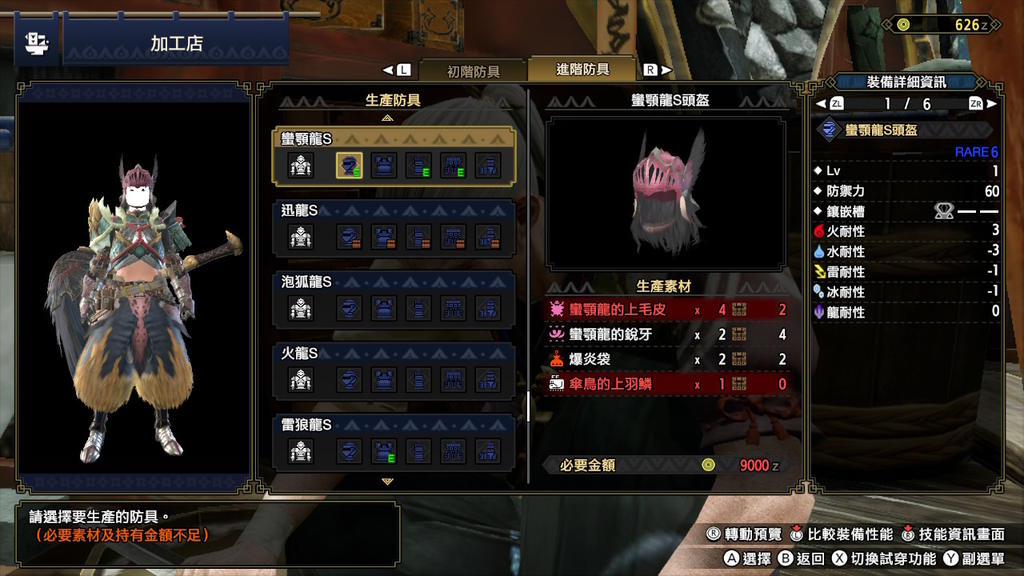Select the 傘鳥的上羽鱗 material row
This screenshot has width=1024, height=576.
(666, 384)
